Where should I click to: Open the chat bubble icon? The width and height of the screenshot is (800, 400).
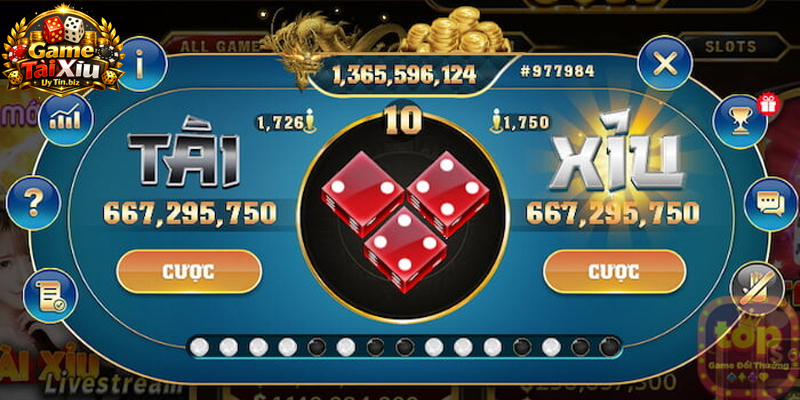(769, 204)
